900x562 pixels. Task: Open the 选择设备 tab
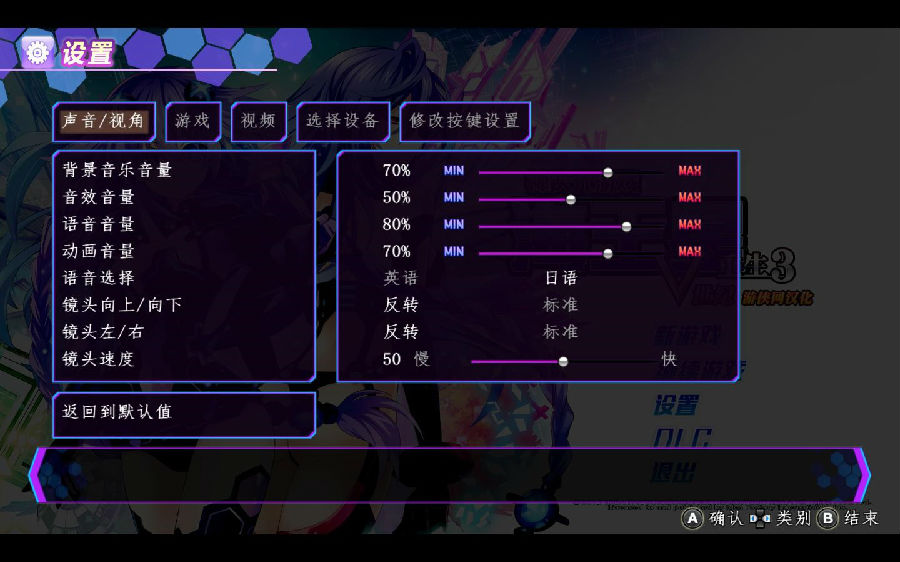[x=342, y=121]
